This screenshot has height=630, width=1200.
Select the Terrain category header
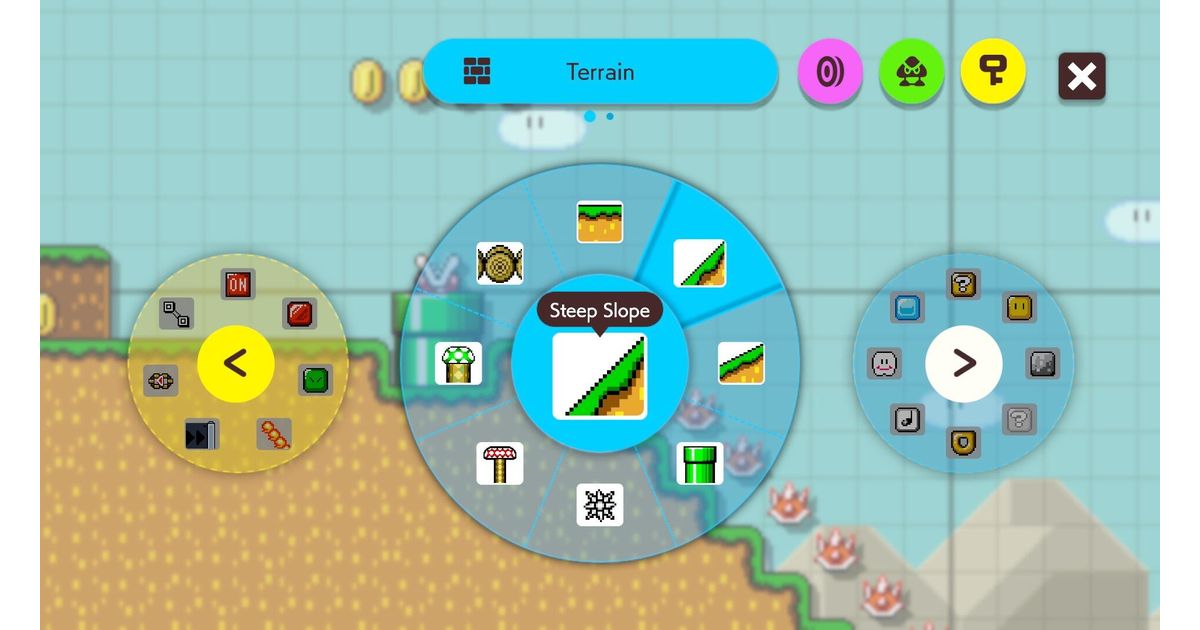point(600,72)
